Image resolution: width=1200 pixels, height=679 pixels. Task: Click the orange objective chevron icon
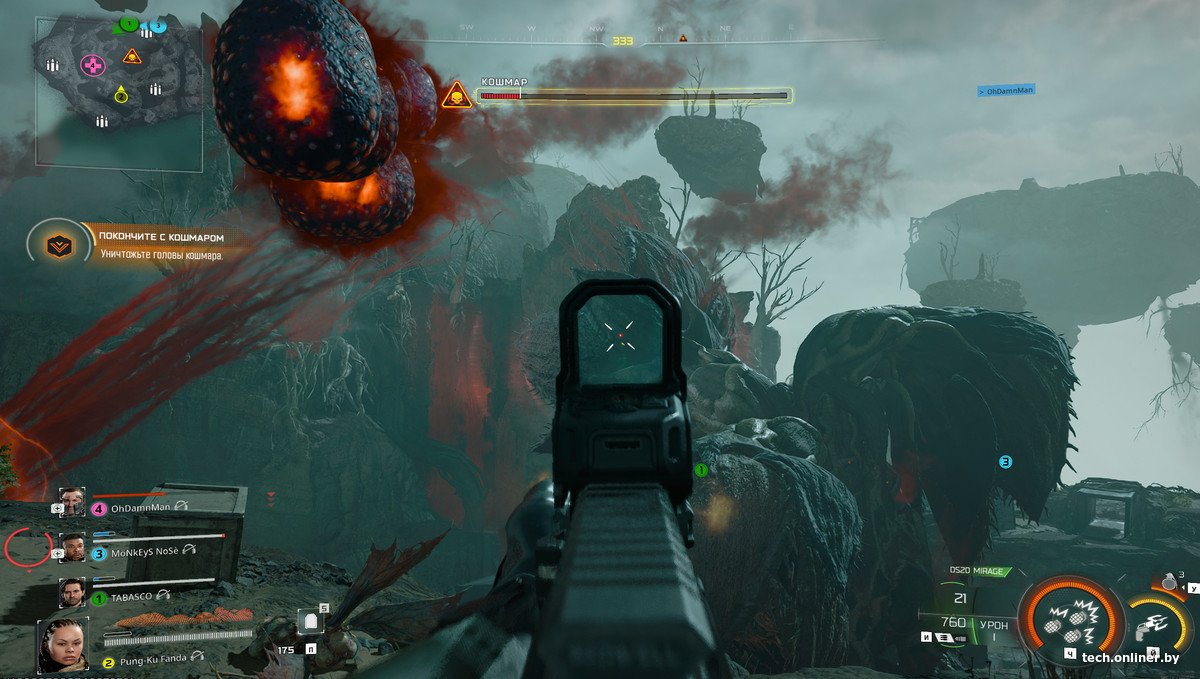tap(60, 246)
